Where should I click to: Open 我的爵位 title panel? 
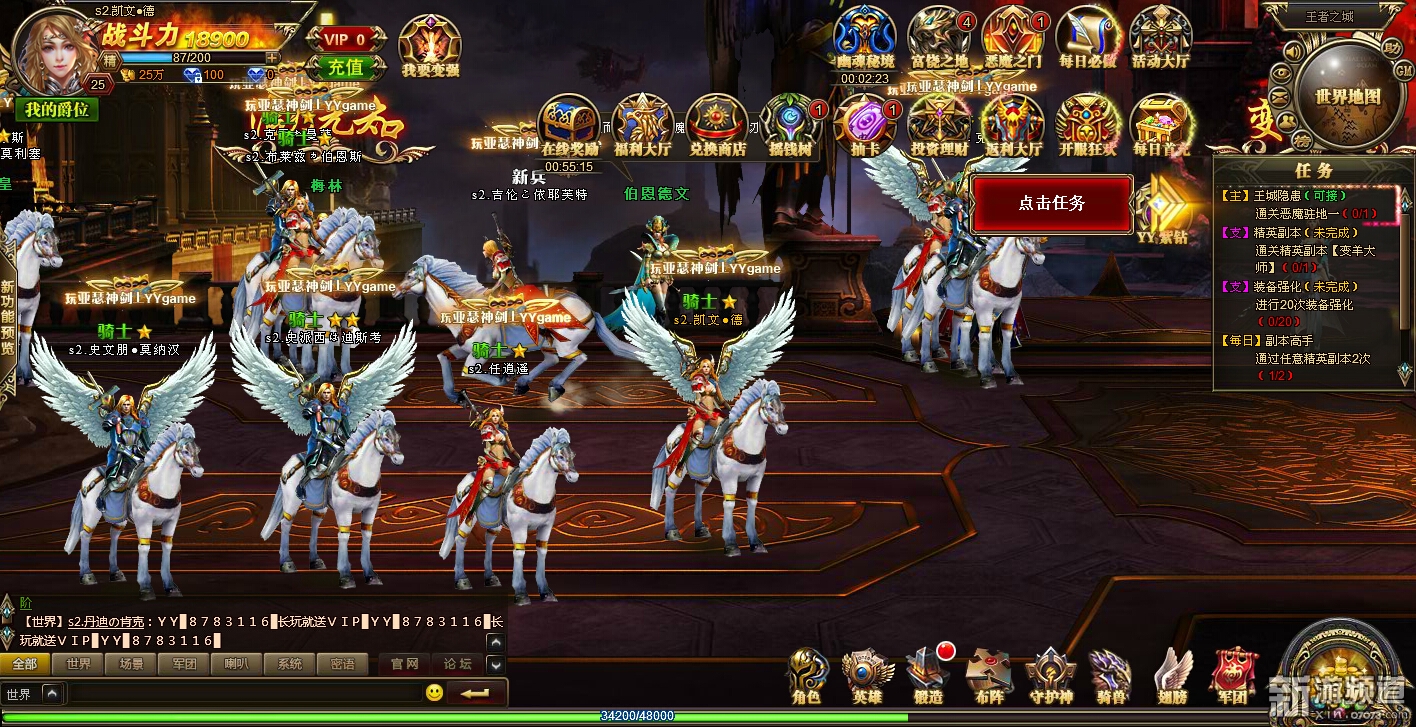click(x=57, y=109)
